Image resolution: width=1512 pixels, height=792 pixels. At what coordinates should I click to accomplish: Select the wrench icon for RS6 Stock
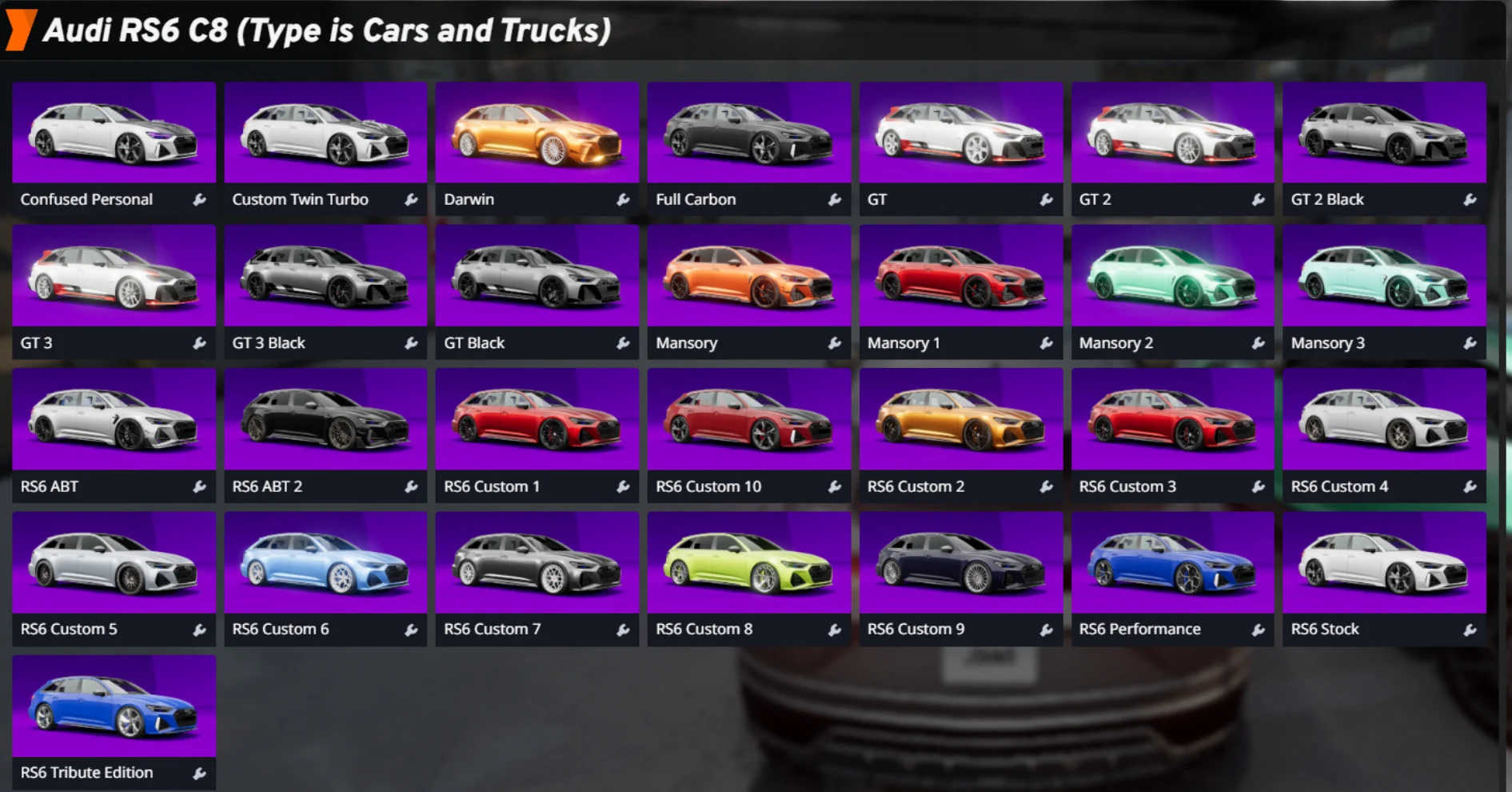tap(1470, 629)
